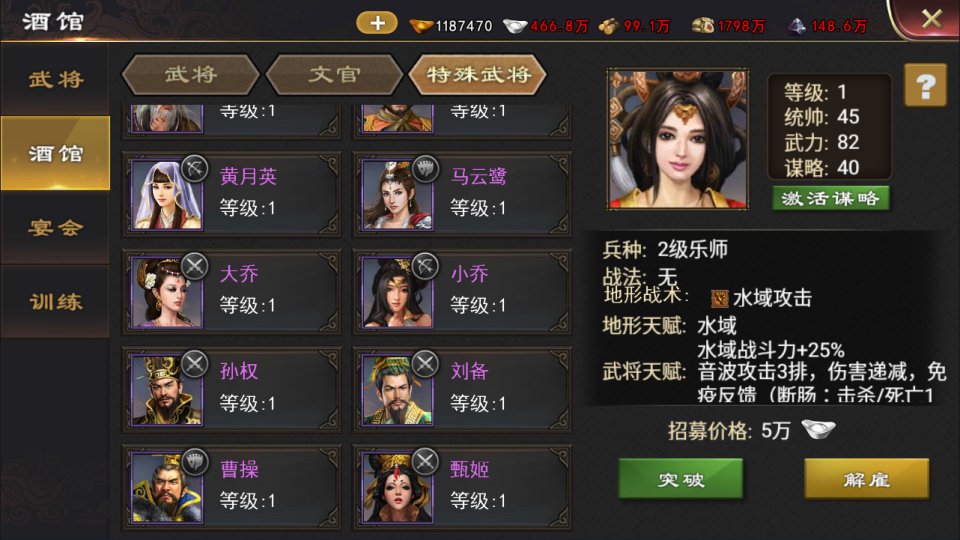Add more gold with the plus button

377,23
